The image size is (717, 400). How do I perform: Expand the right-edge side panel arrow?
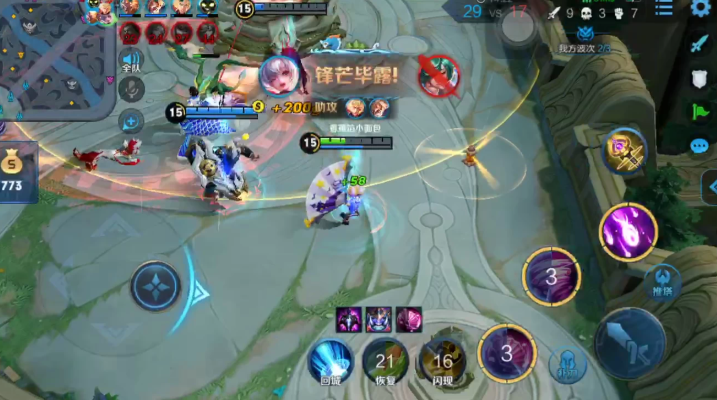click(x=710, y=186)
